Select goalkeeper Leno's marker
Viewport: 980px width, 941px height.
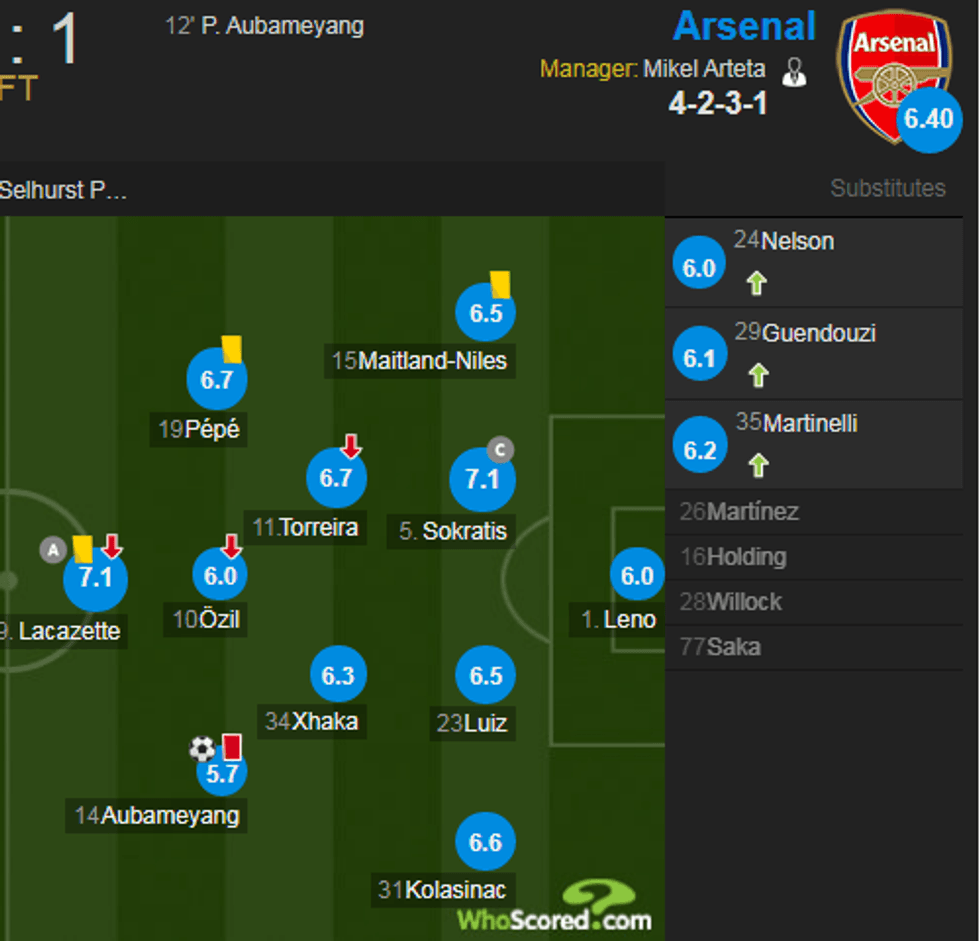pos(637,575)
